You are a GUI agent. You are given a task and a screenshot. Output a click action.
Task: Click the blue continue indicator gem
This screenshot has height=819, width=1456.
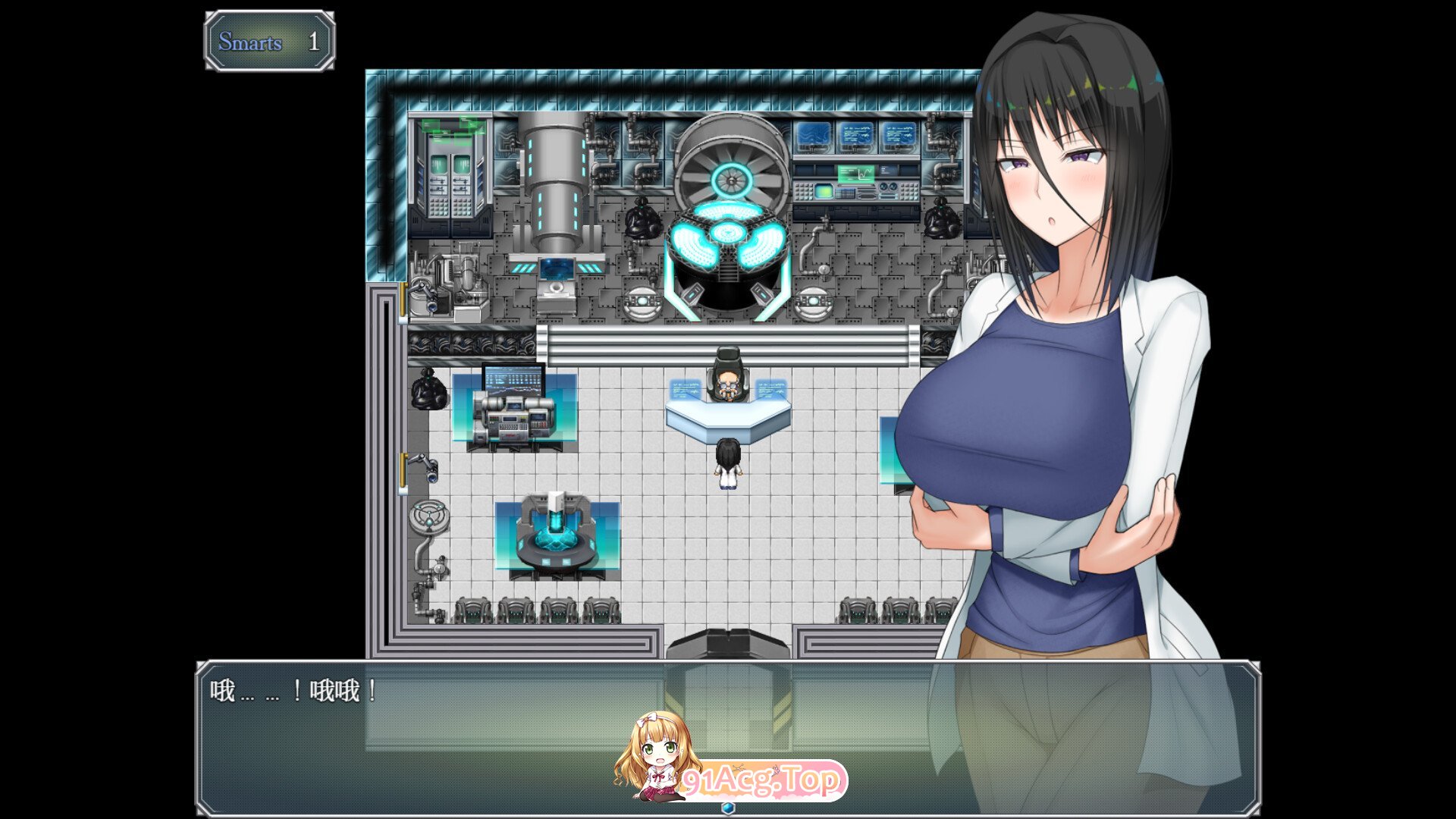point(728,808)
